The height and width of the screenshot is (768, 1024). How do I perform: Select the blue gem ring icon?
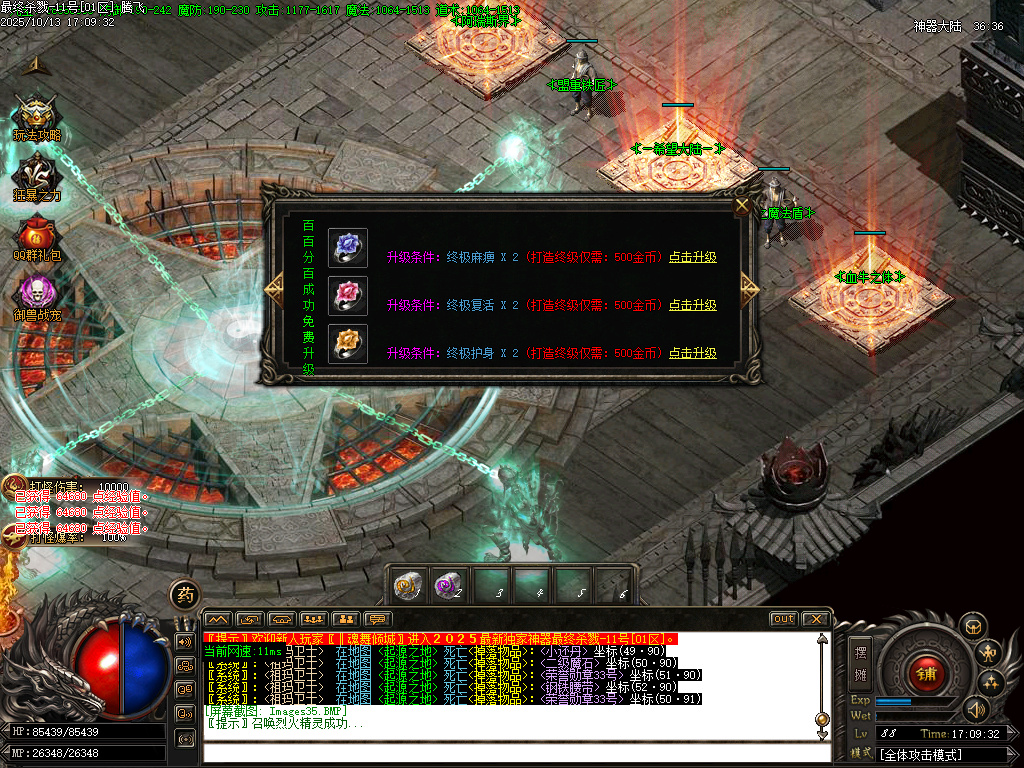(x=348, y=248)
